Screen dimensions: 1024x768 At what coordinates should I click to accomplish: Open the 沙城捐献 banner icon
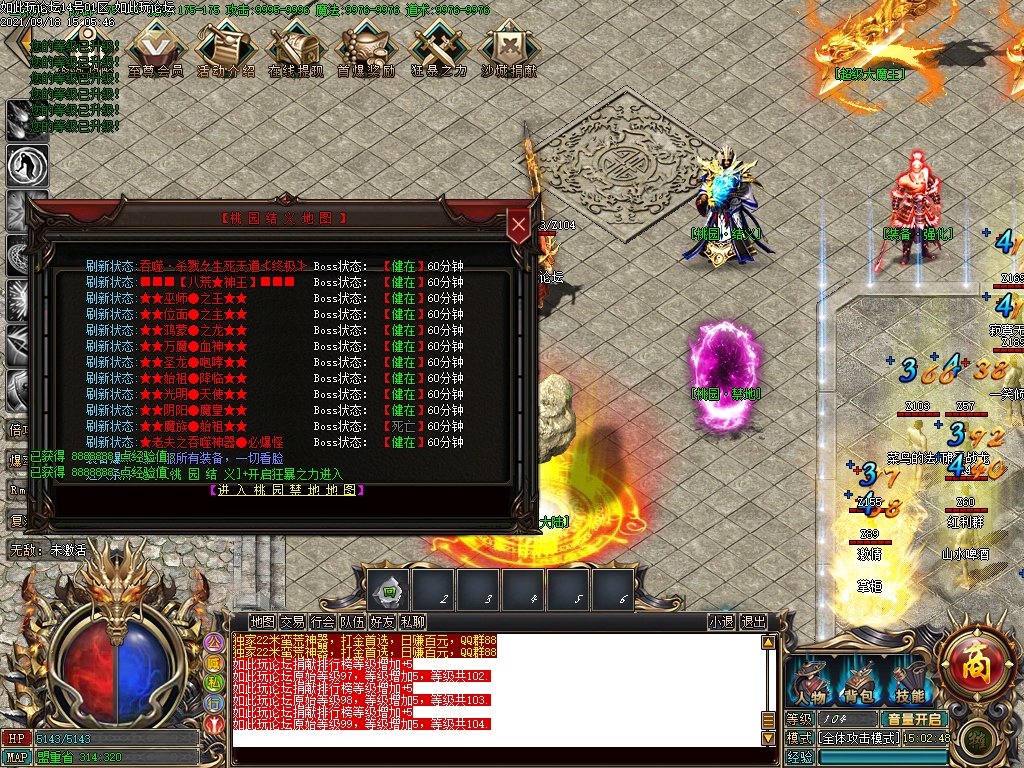tap(508, 48)
